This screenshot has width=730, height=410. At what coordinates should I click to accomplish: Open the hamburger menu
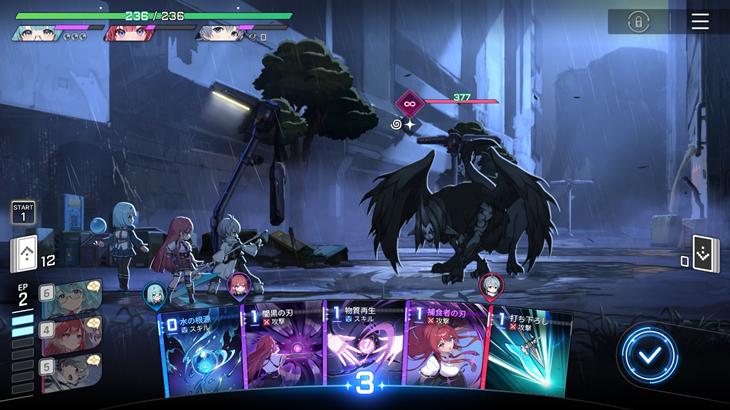pos(700,21)
